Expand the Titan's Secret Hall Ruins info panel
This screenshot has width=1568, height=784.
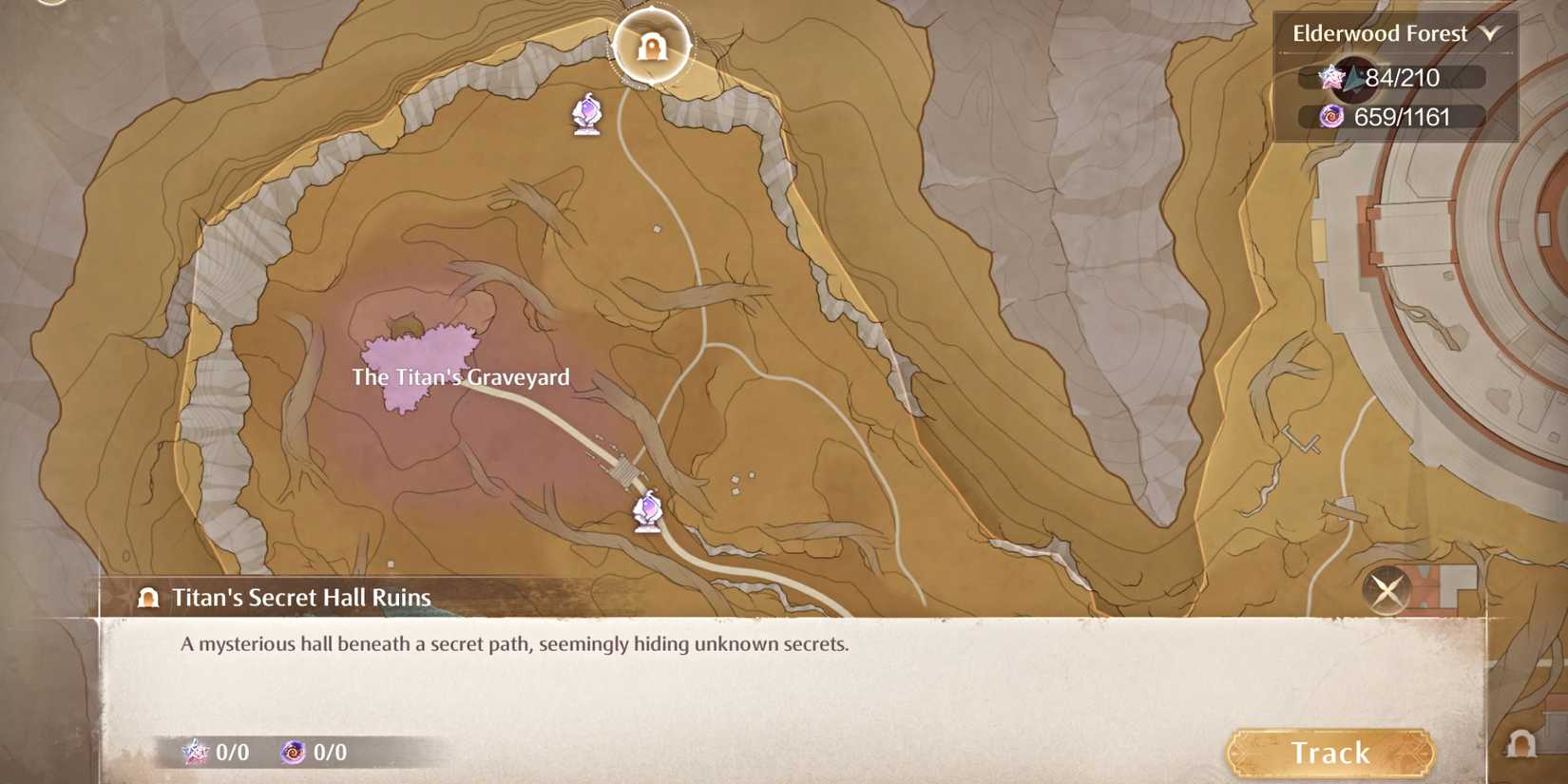coord(301,598)
